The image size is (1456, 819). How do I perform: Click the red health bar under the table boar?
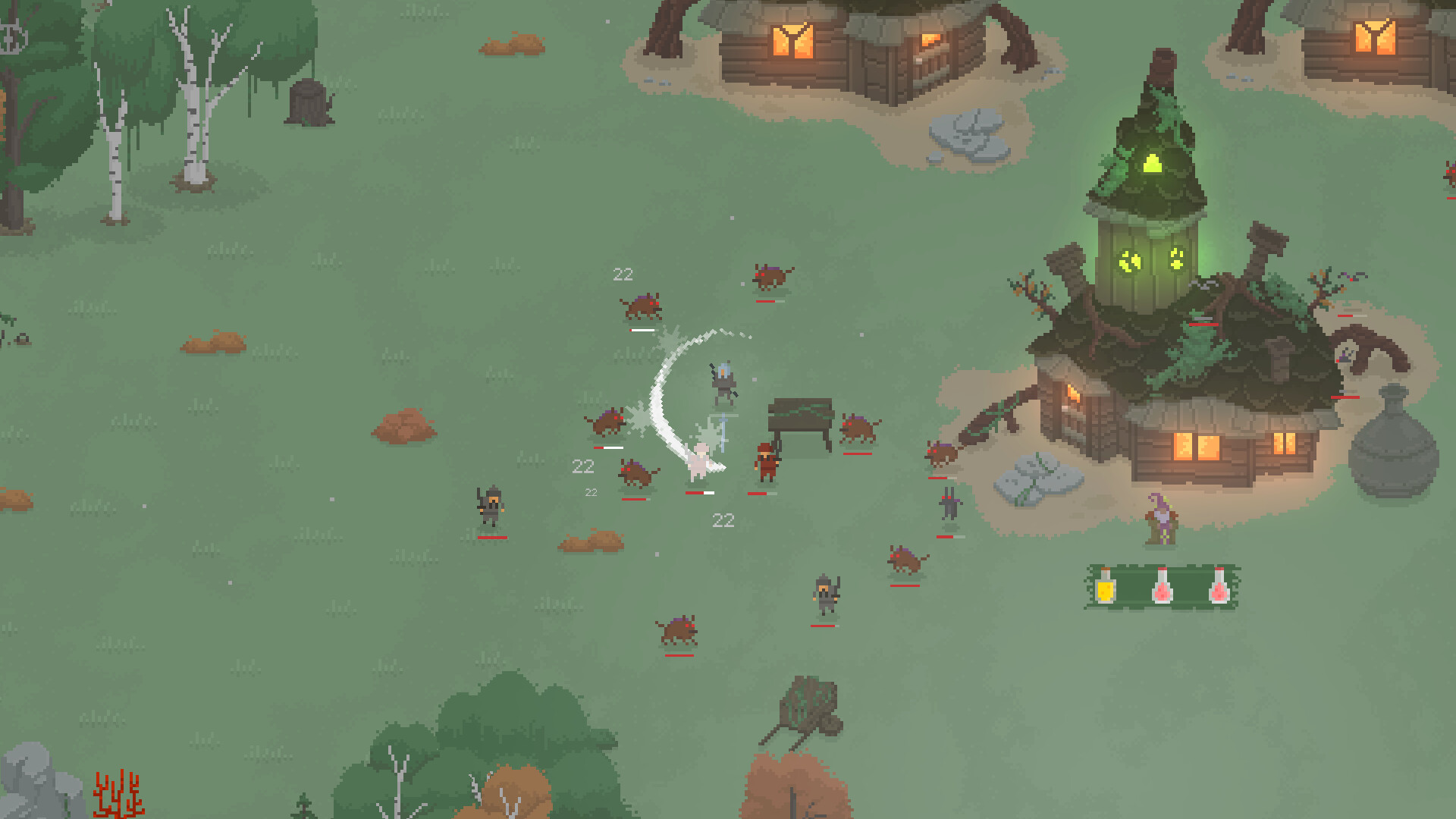point(857,454)
